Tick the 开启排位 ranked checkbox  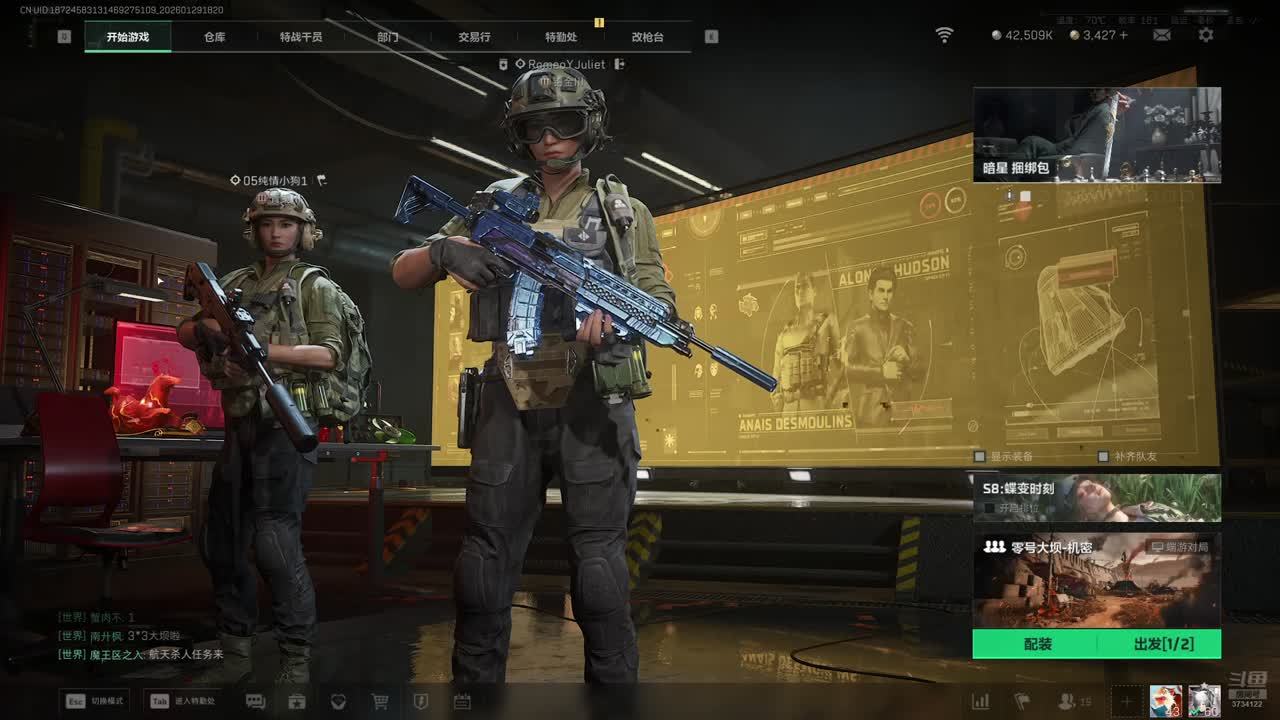989,508
